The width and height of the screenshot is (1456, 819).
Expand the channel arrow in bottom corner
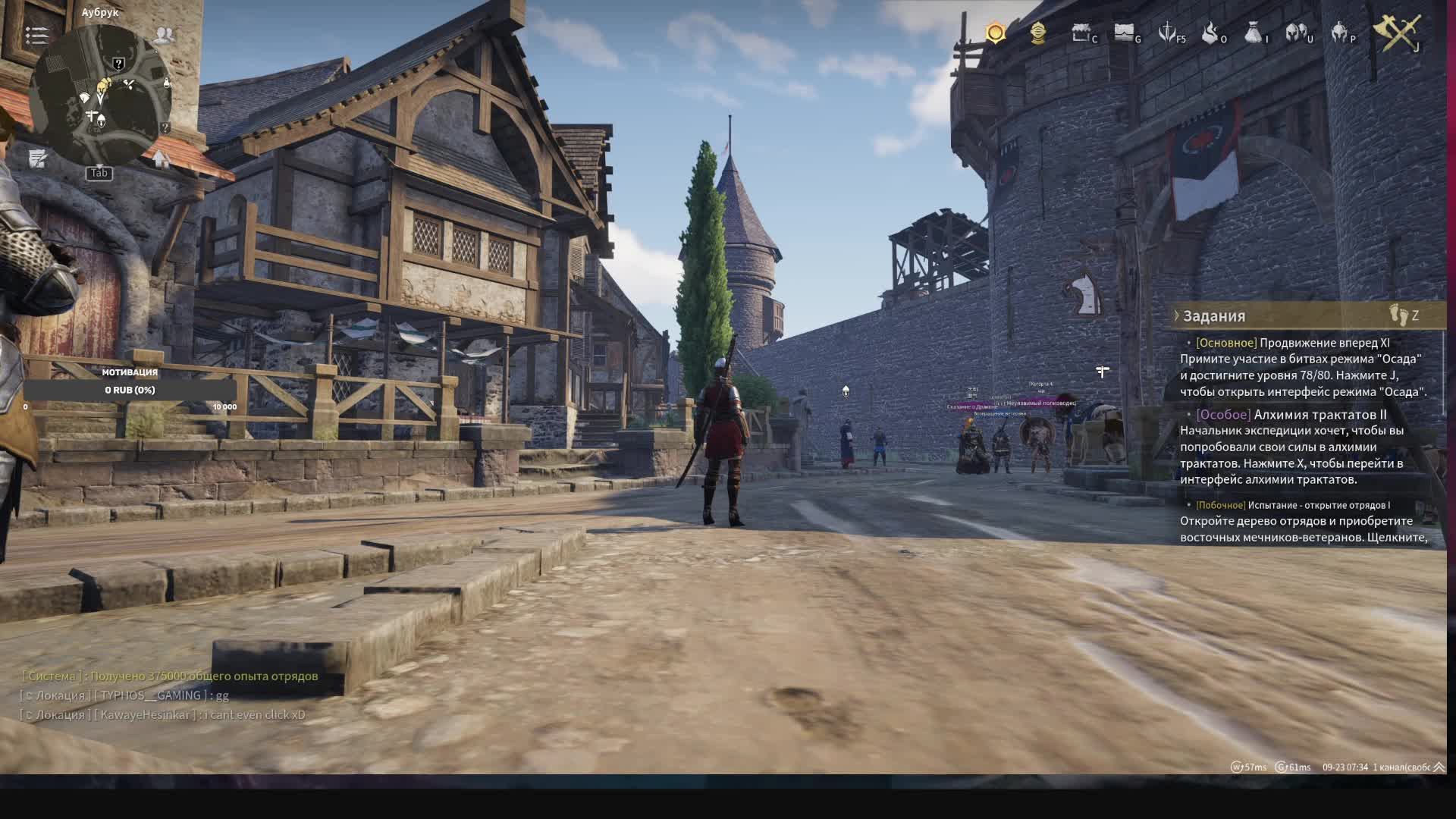coord(1439,767)
